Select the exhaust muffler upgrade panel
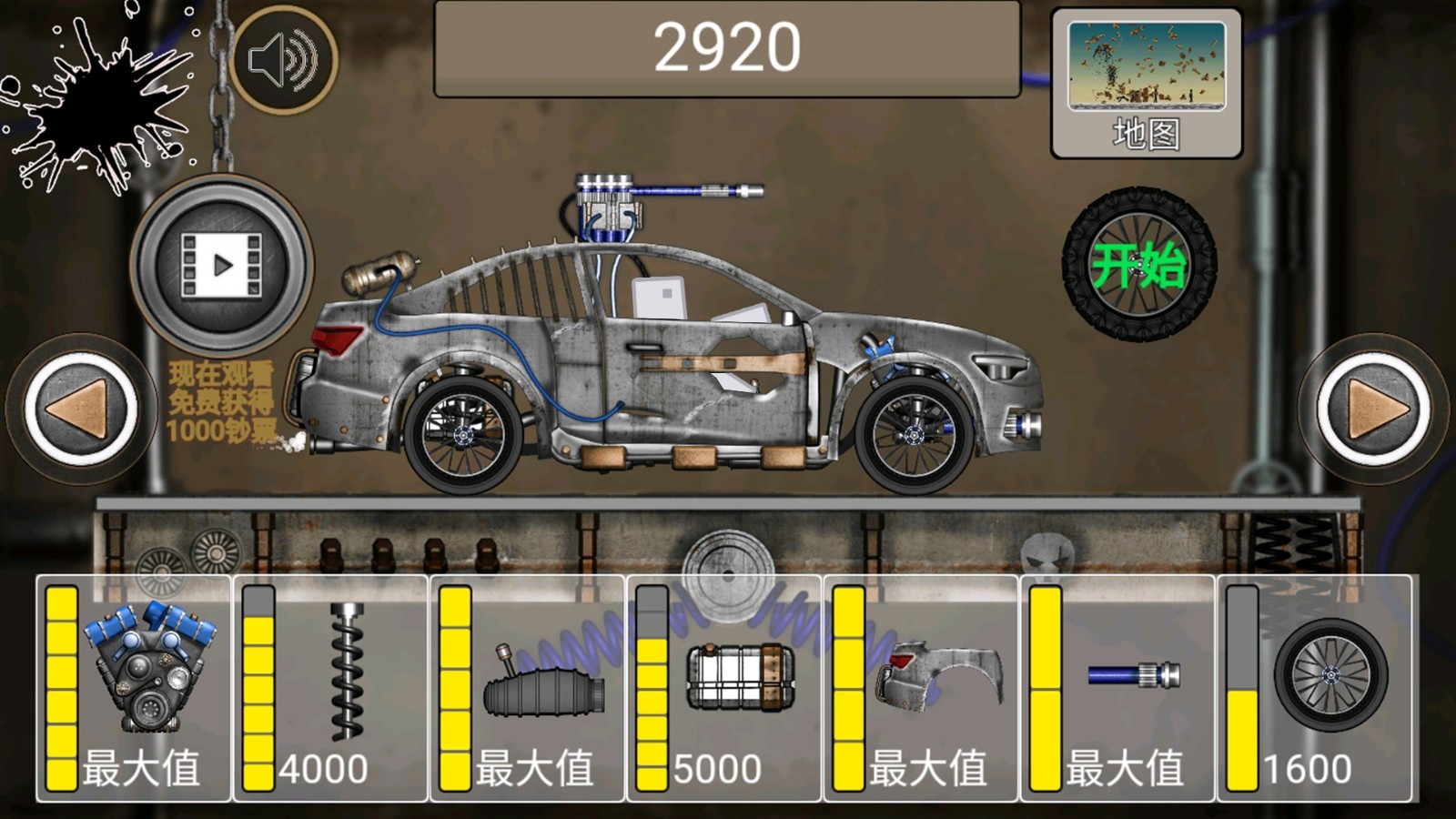The image size is (1456, 819). click(x=527, y=689)
